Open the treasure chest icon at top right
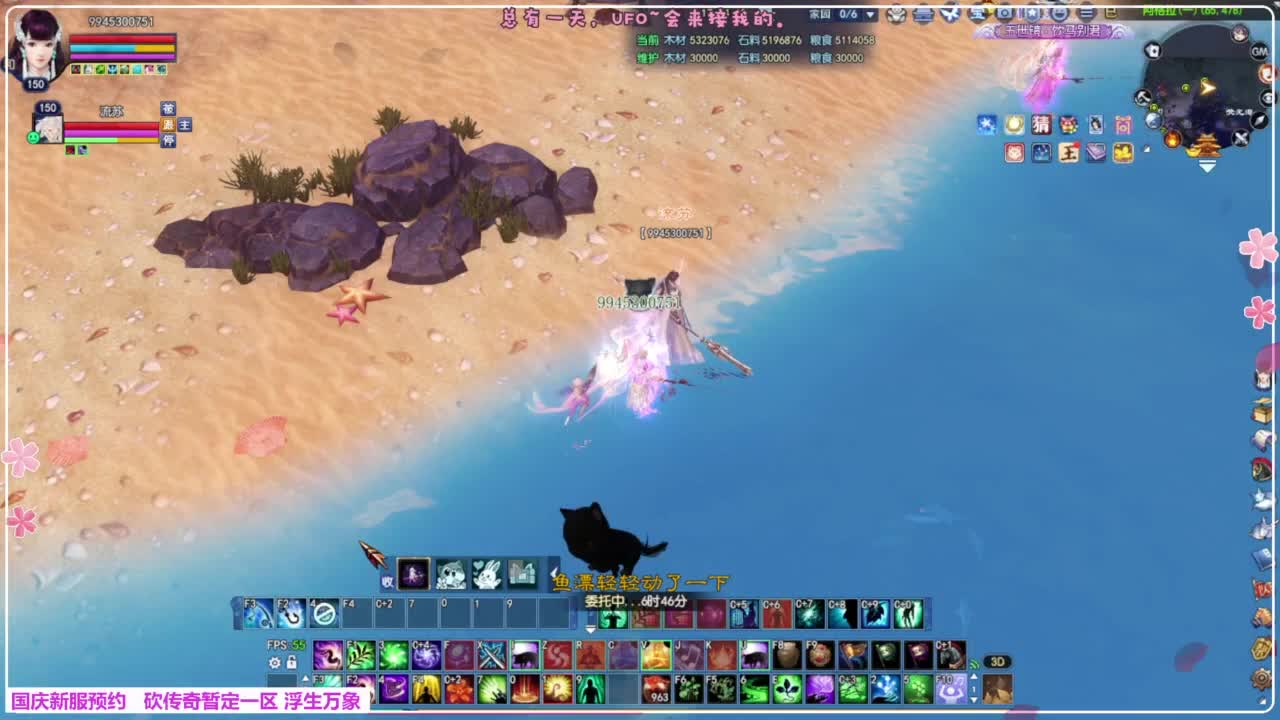1280x720 pixels. (x=1260, y=413)
